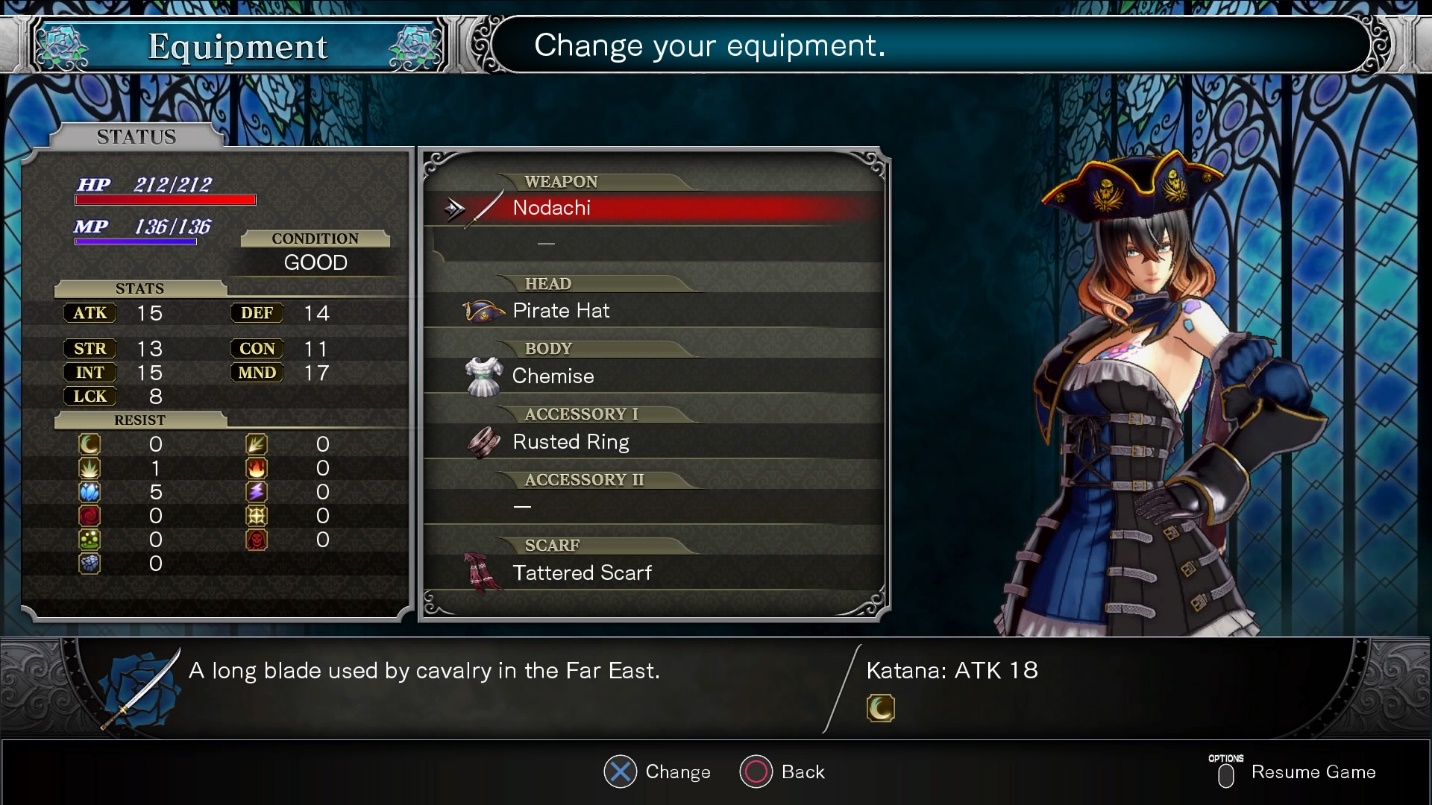Screen dimensions: 1432x805
Task: Choose the Tattered Scarf slot
Action: [x=582, y=573]
